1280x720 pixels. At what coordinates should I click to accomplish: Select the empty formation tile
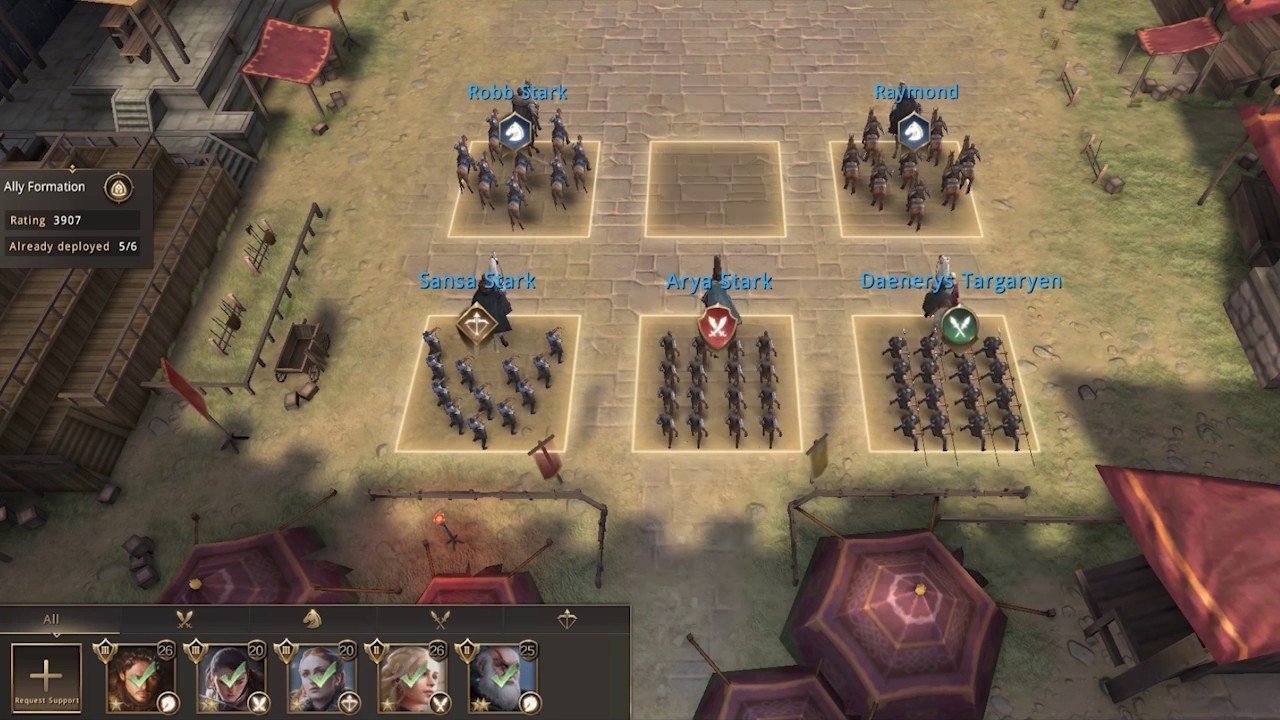click(714, 188)
